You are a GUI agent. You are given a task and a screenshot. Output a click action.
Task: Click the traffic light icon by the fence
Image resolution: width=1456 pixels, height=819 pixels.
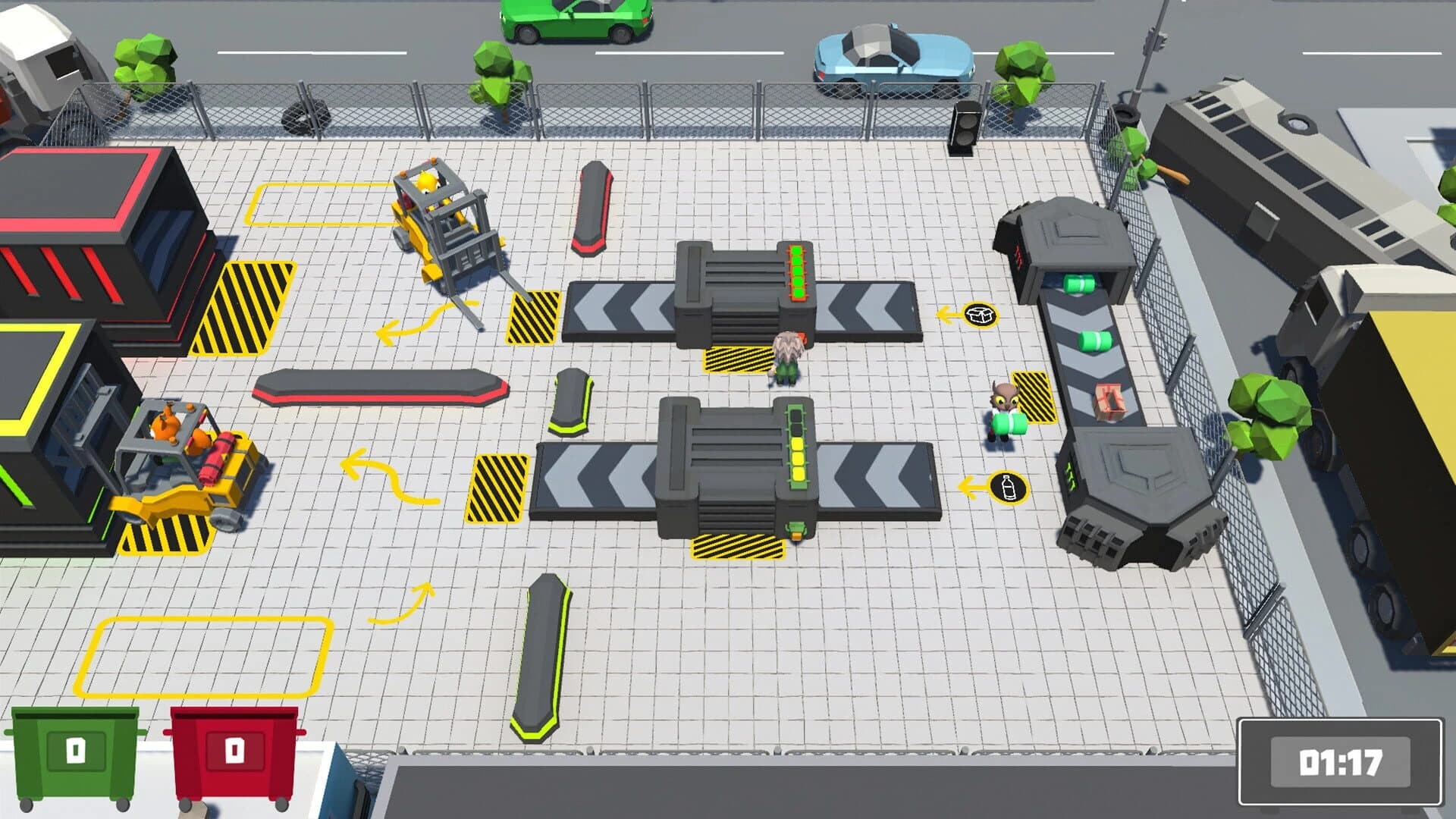click(966, 125)
